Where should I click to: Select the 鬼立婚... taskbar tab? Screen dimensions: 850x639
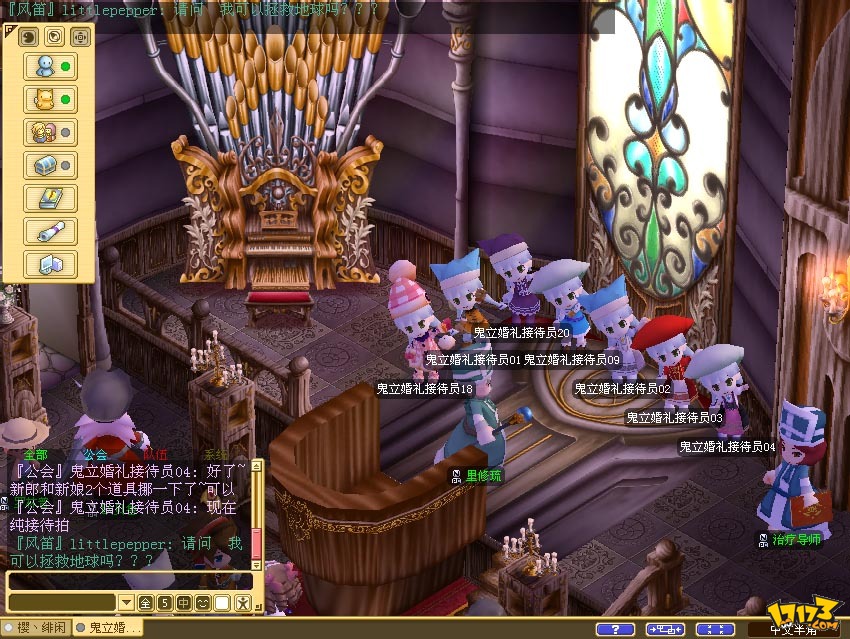pyautogui.click(x=110, y=628)
